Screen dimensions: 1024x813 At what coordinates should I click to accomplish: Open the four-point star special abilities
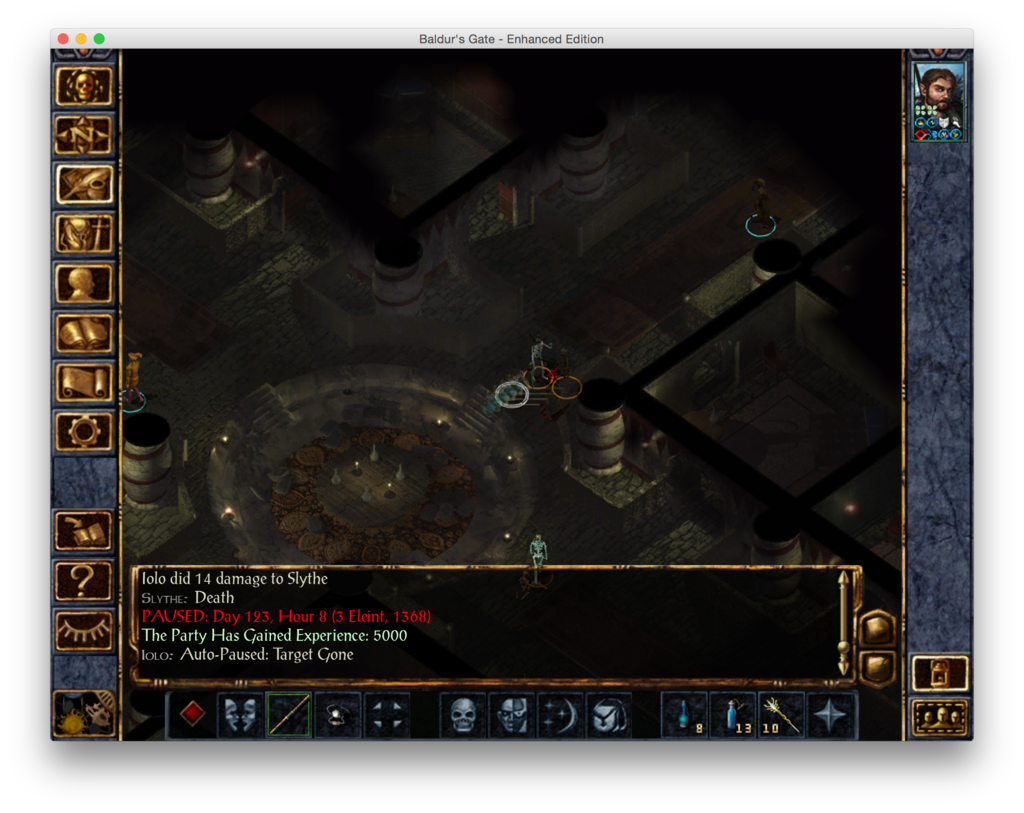click(x=831, y=715)
